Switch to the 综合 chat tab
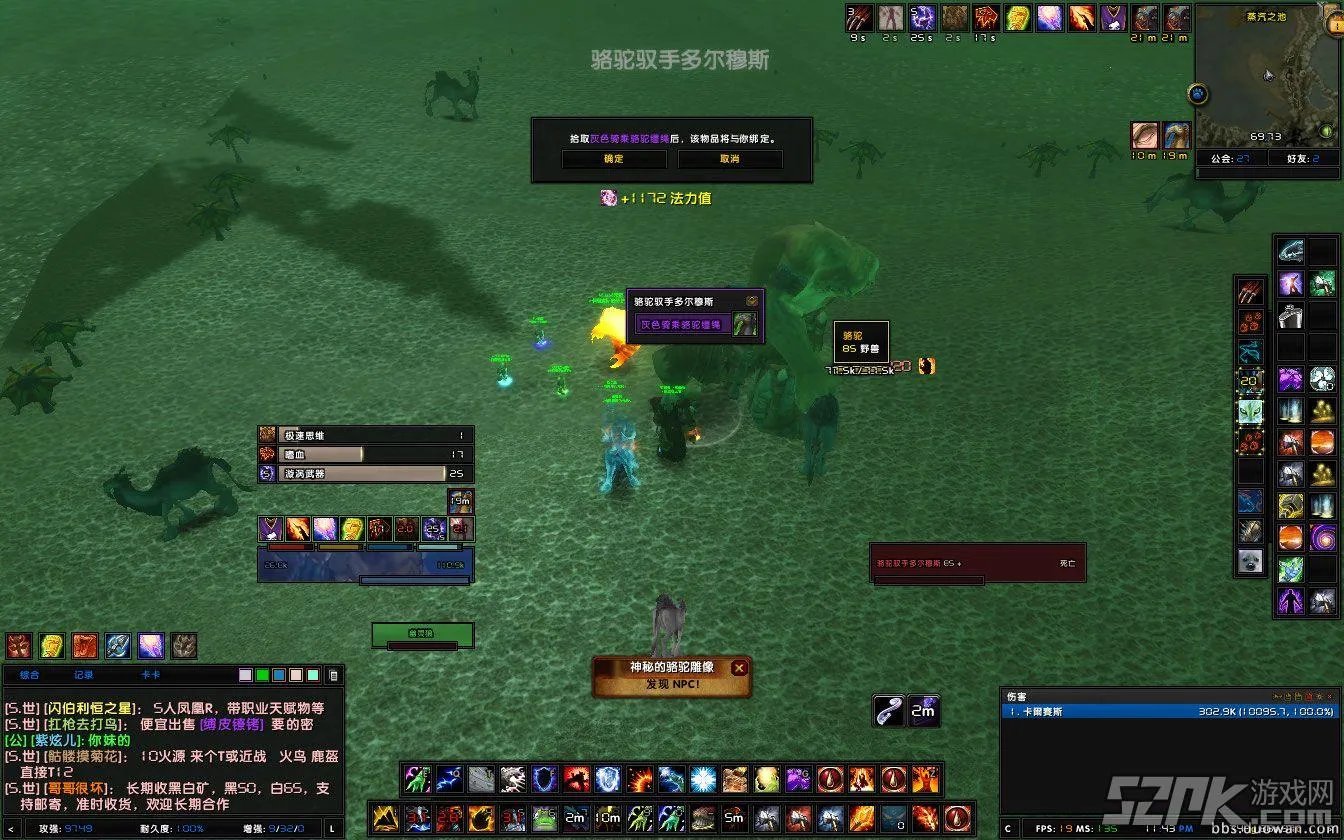 tap(30, 675)
